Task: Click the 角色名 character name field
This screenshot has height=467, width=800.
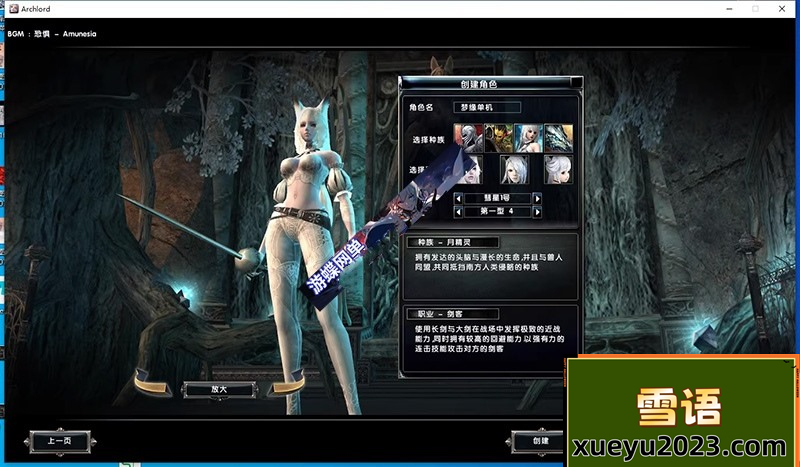Action: tap(488, 107)
